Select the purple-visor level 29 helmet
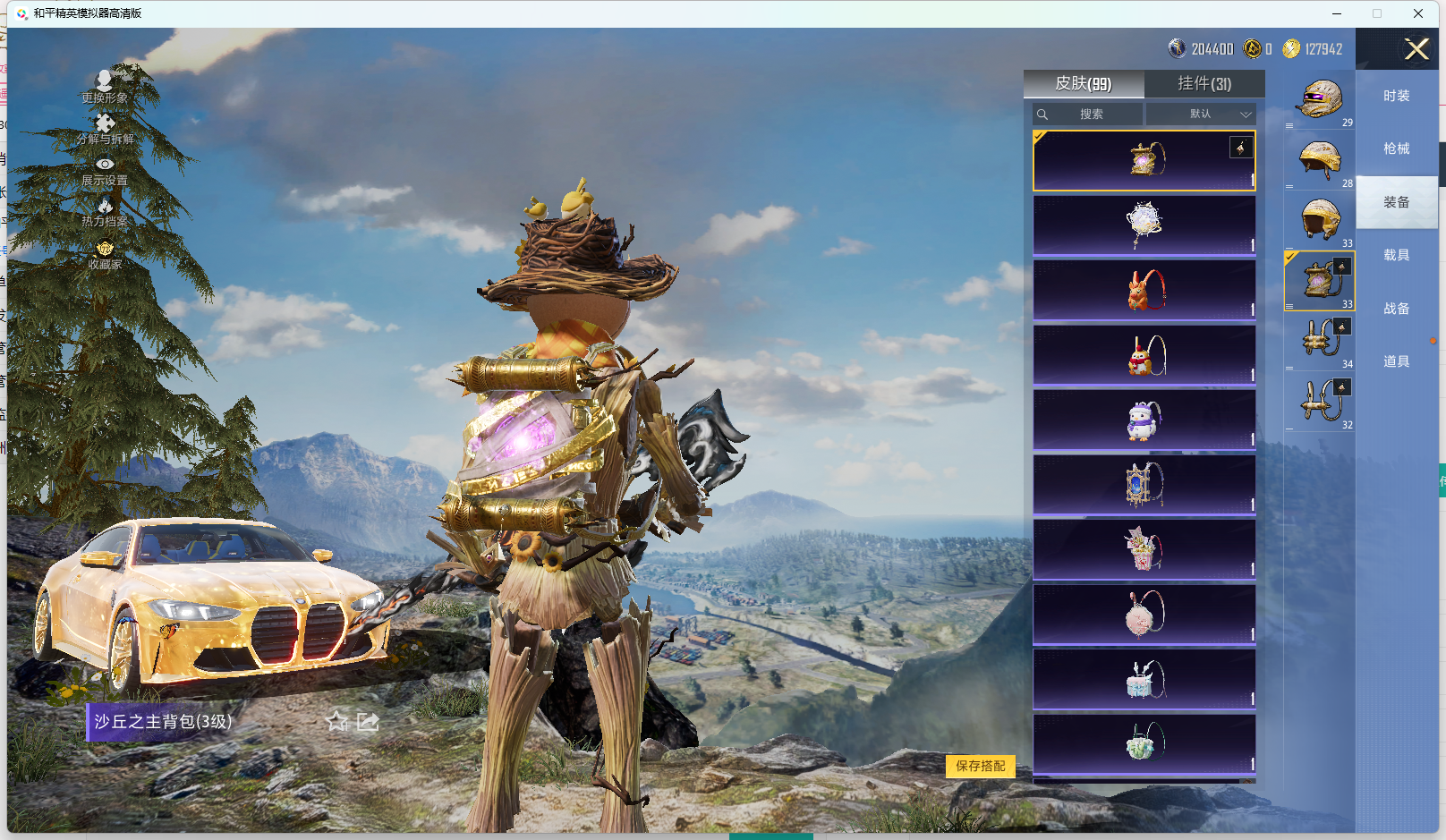The height and width of the screenshot is (840, 1446). coord(1320,100)
